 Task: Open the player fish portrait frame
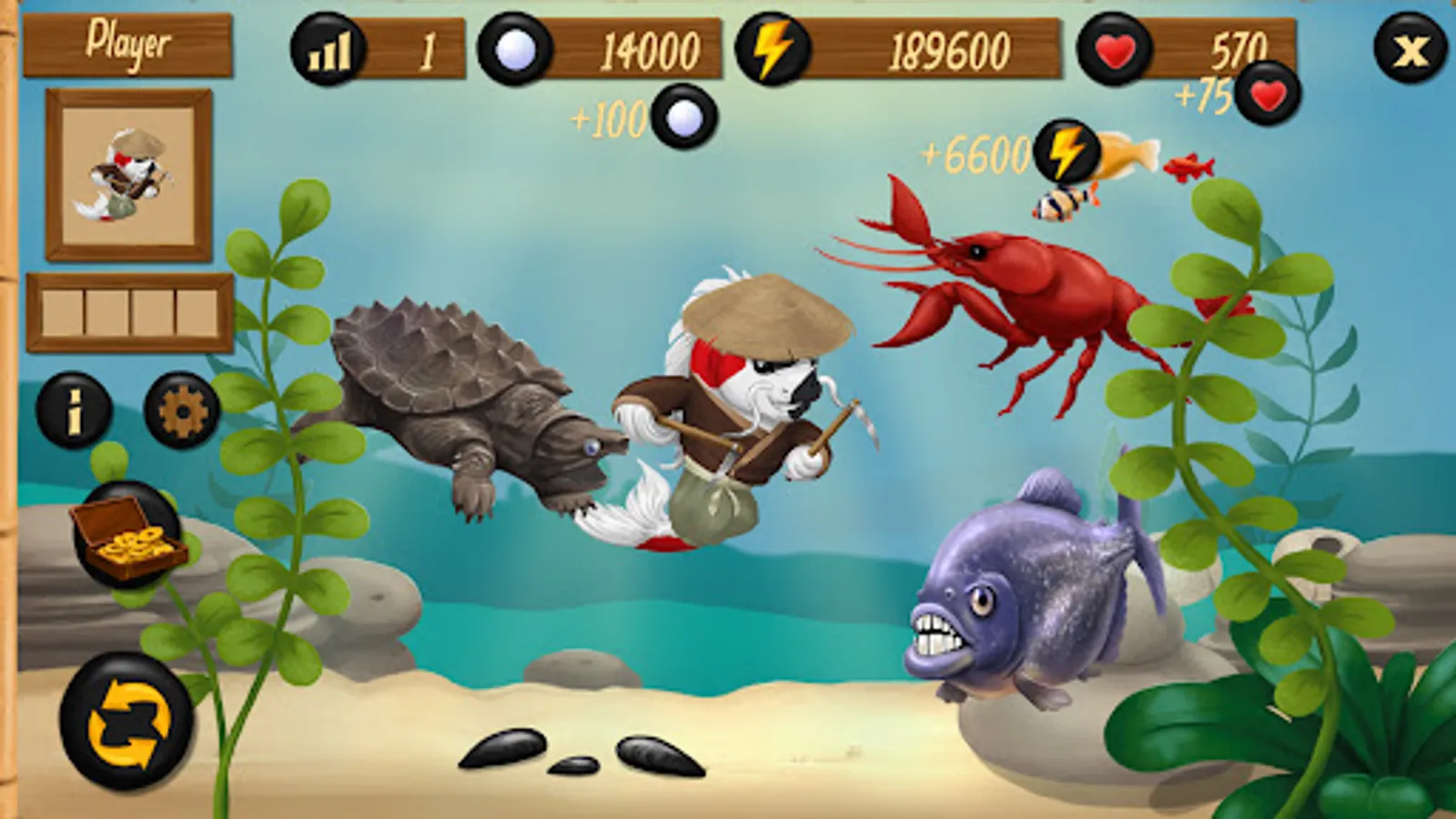[x=126, y=171]
